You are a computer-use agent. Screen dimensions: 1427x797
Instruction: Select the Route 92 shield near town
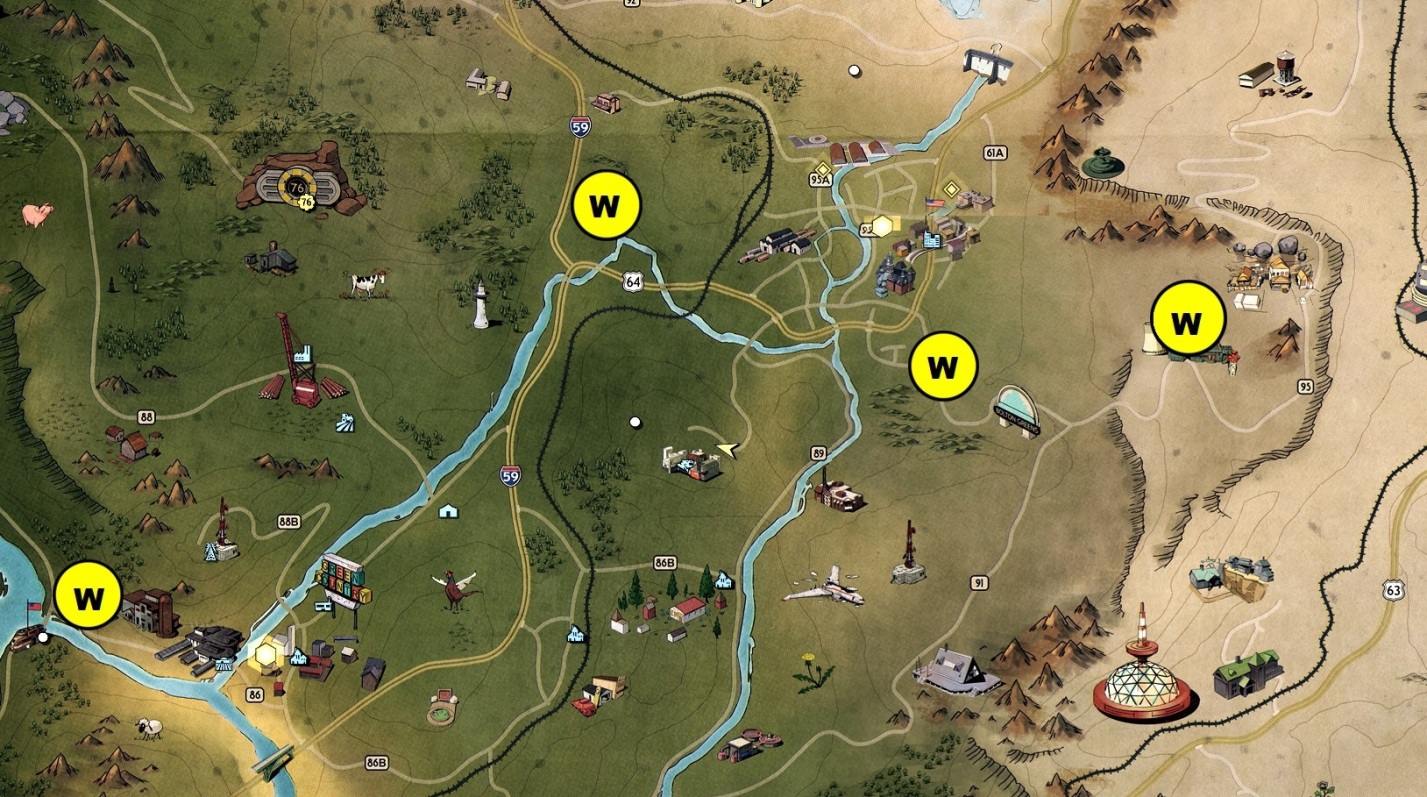(864, 228)
